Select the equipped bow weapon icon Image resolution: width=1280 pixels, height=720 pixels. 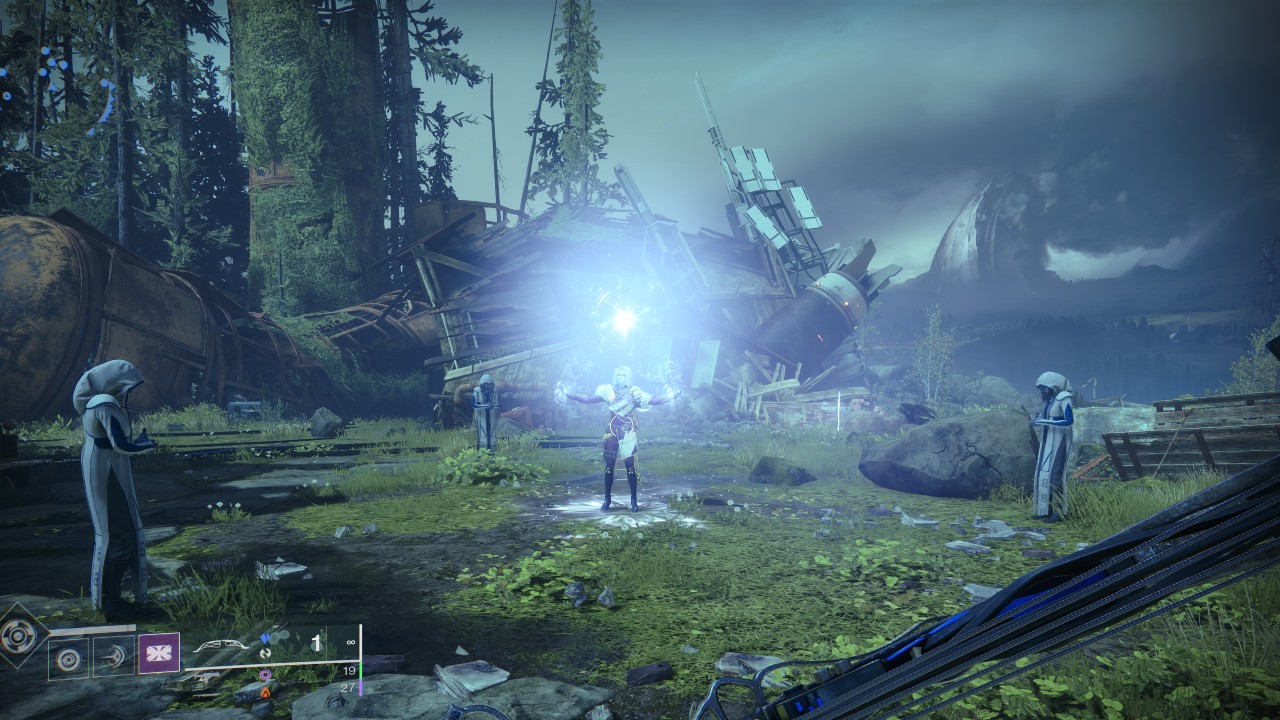[222, 647]
